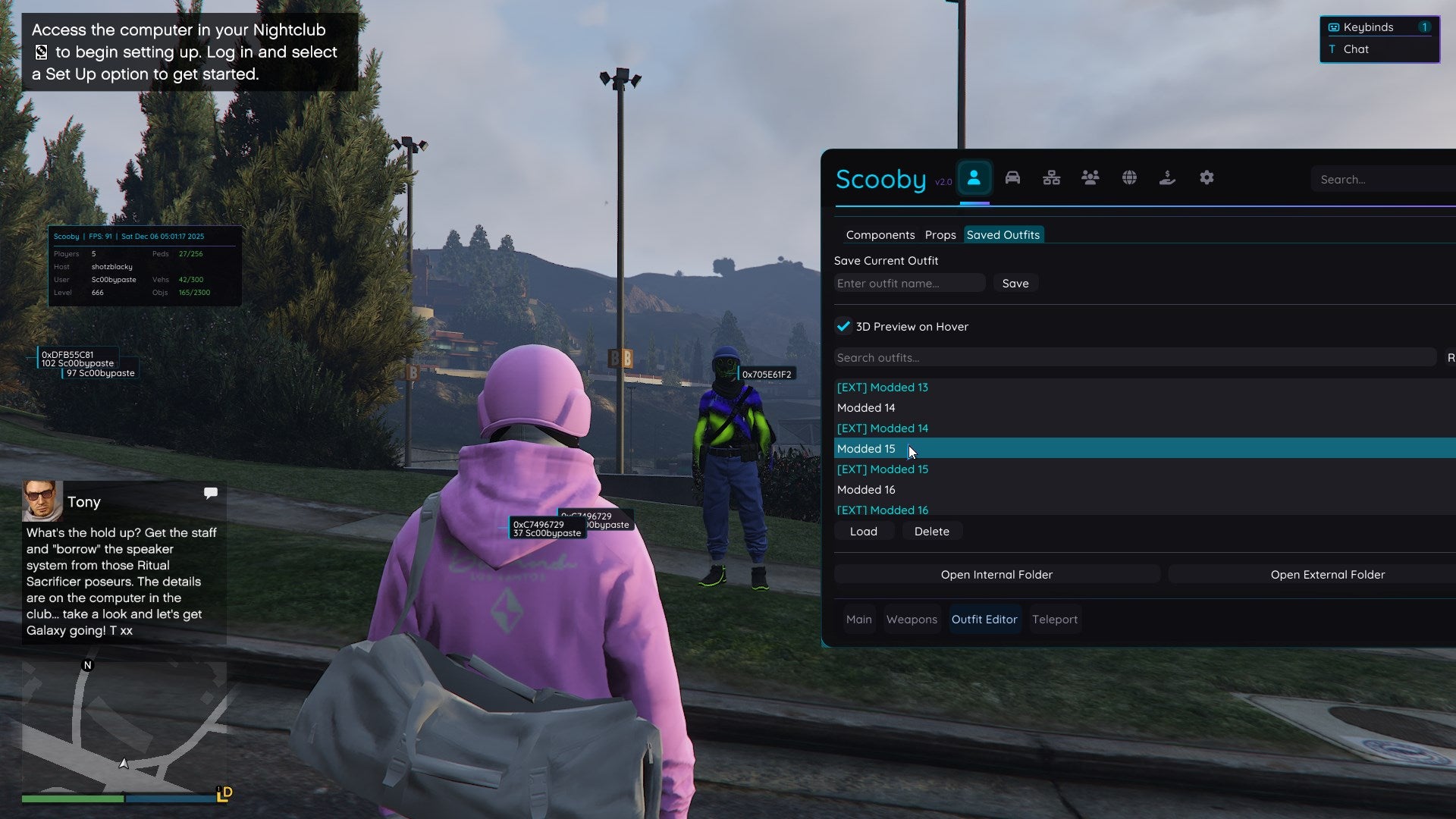Switch to the Components tab
Image resolution: width=1456 pixels, height=819 pixels.
(x=880, y=235)
